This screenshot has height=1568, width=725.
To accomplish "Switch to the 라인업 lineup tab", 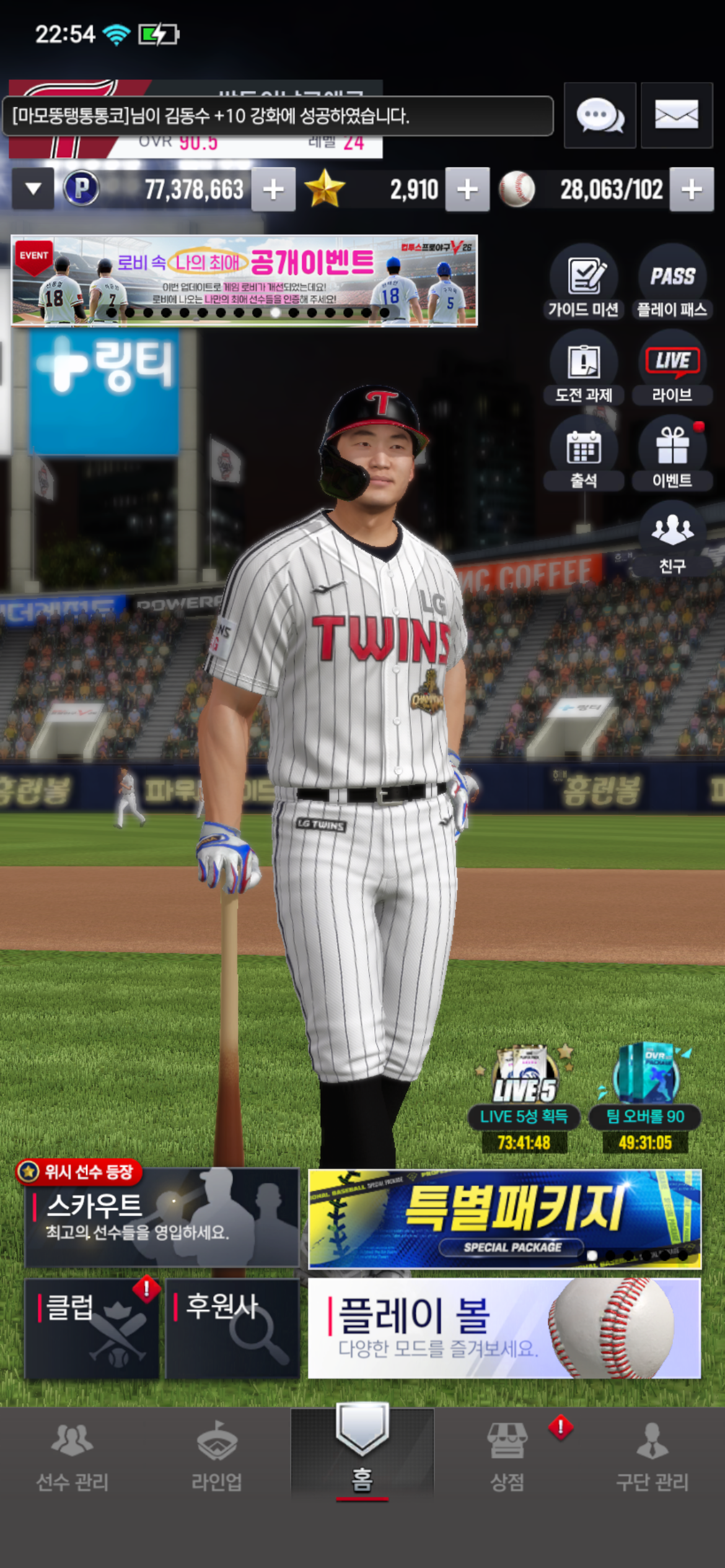I will click(x=216, y=1455).
